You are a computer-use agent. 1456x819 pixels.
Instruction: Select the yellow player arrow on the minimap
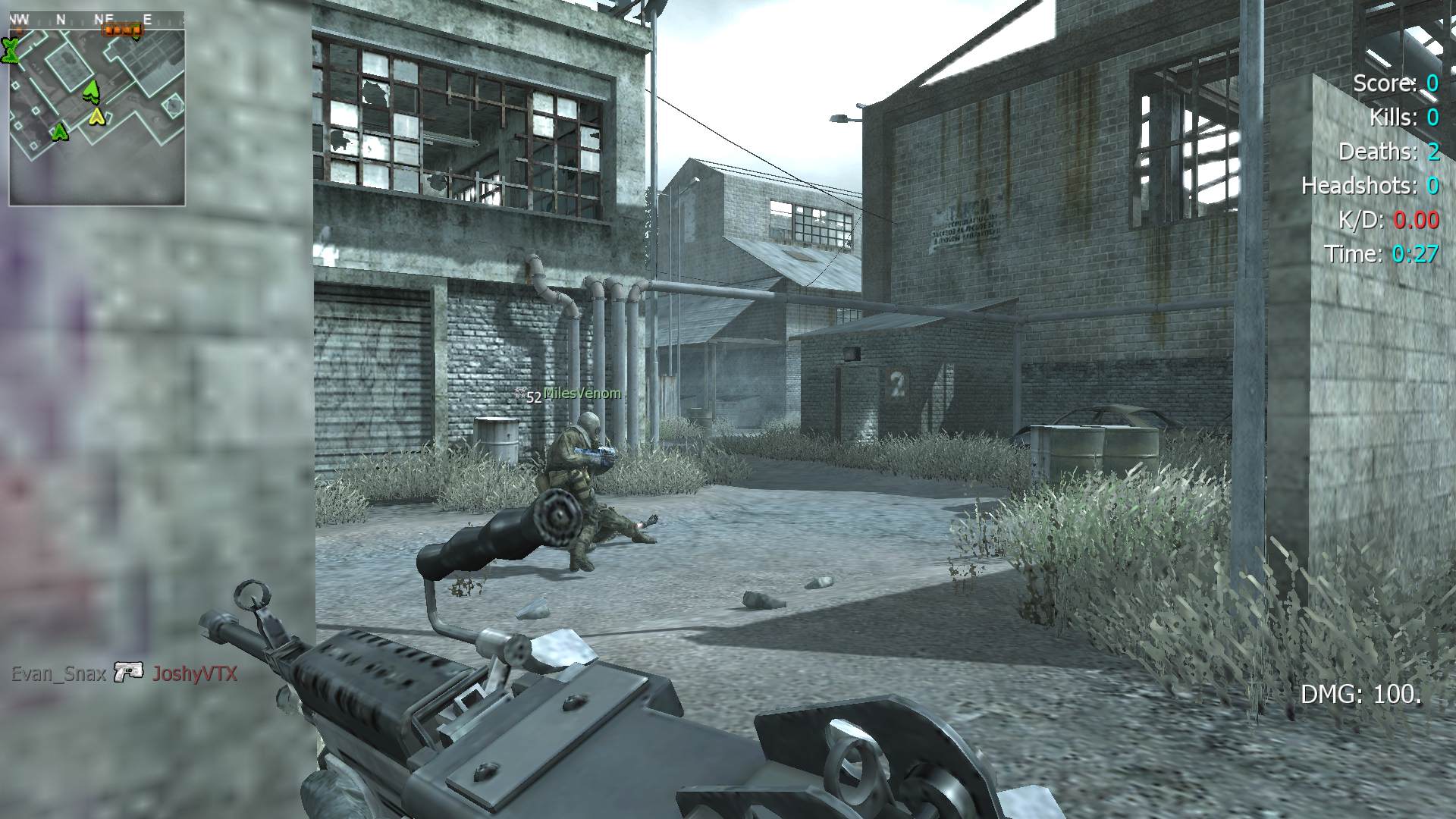click(x=97, y=116)
